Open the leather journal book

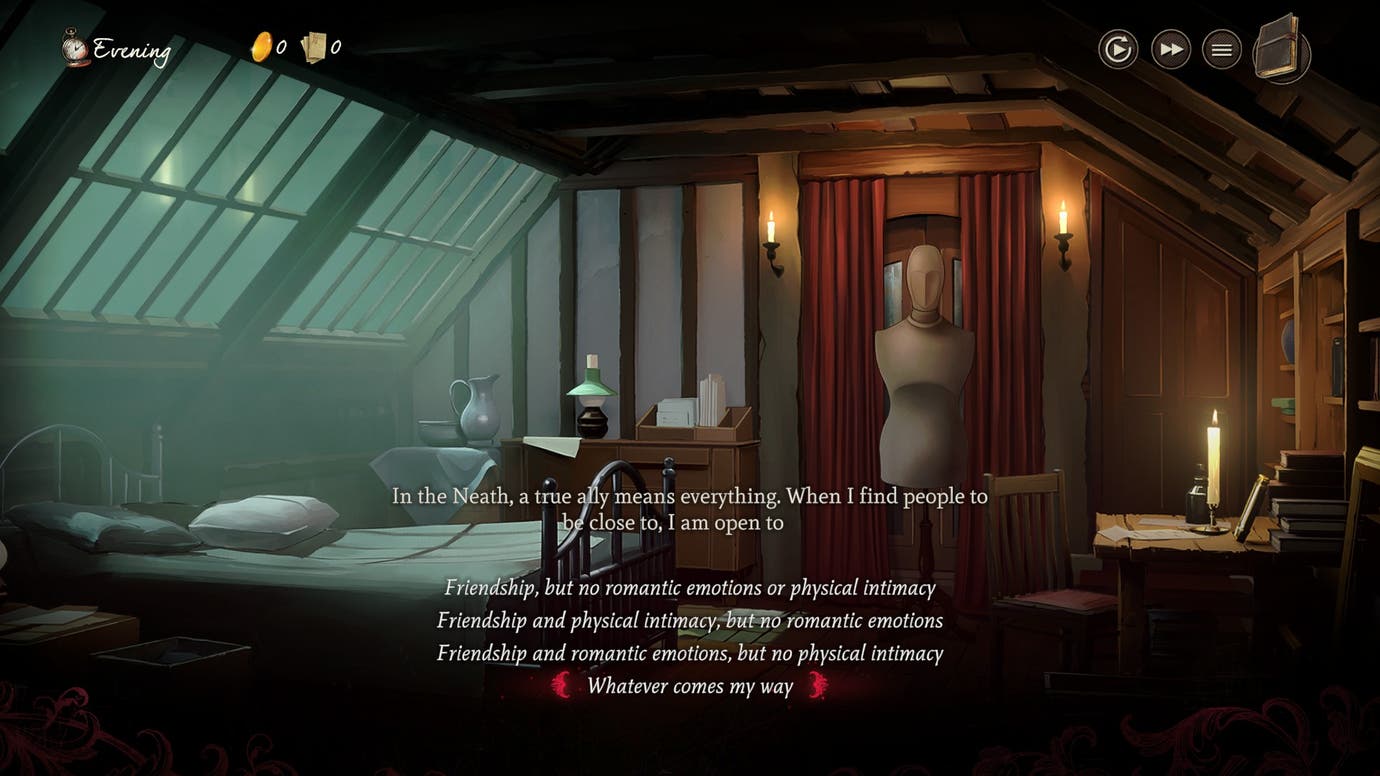1280,47
